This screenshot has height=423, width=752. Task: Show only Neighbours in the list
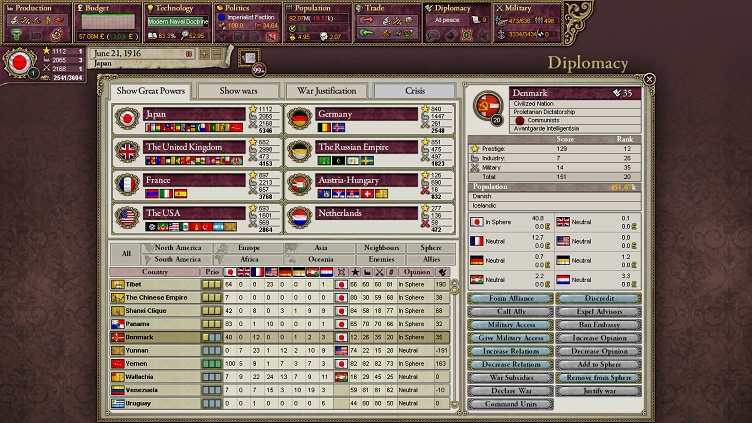tap(381, 247)
